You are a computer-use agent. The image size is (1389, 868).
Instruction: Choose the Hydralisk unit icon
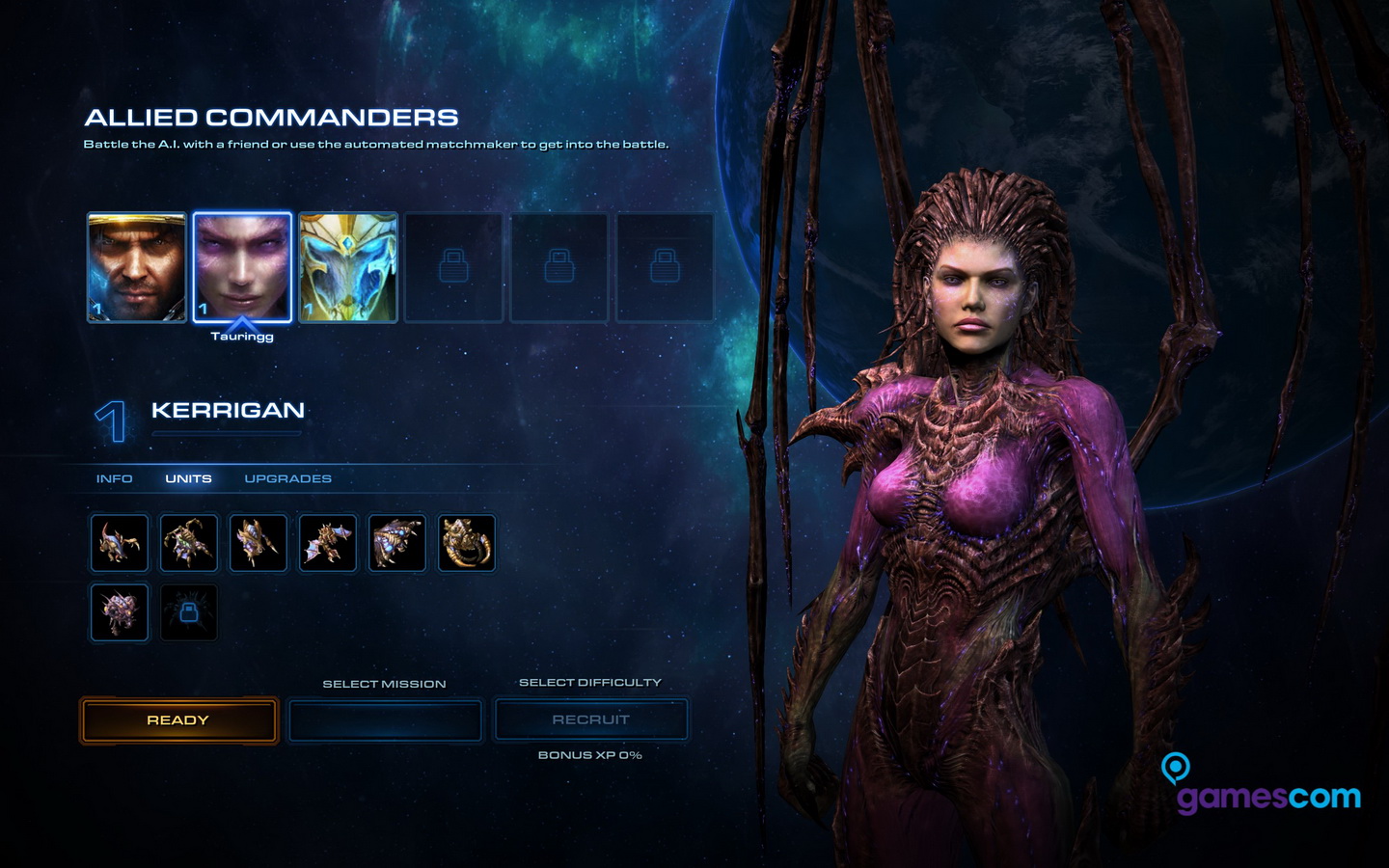click(x=259, y=543)
